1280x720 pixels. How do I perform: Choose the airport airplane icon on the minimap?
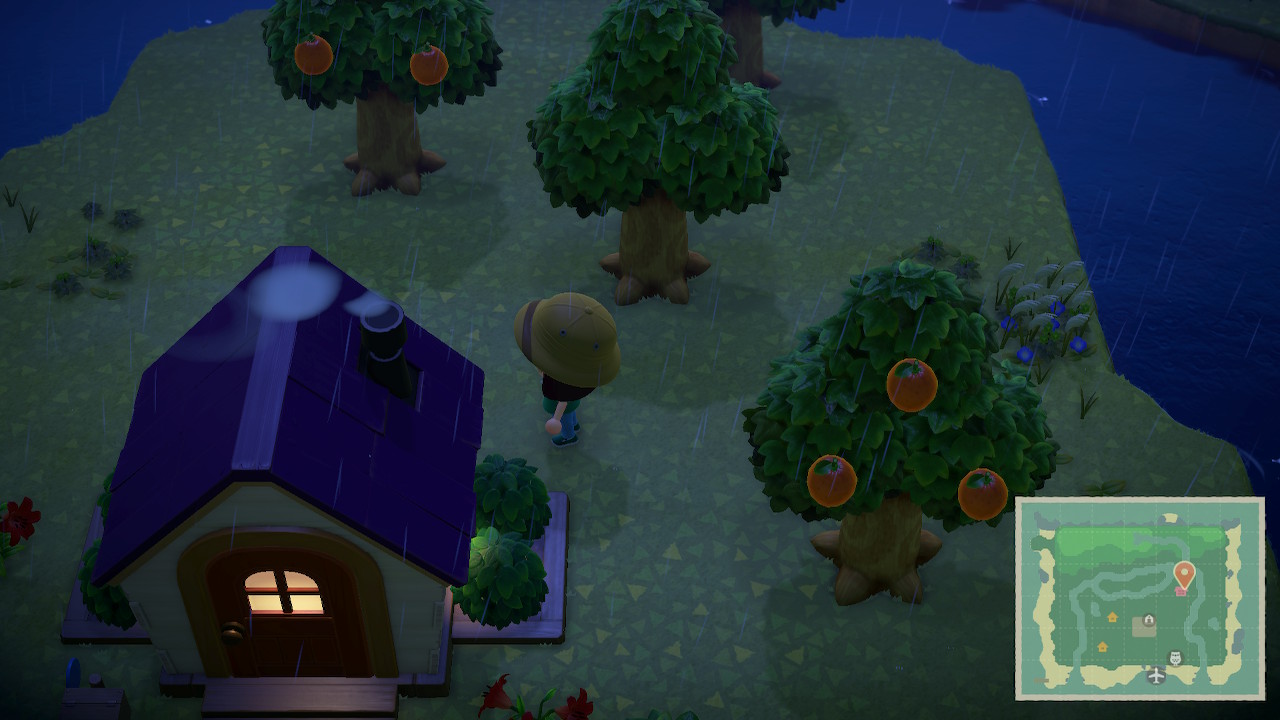(x=1156, y=676)
